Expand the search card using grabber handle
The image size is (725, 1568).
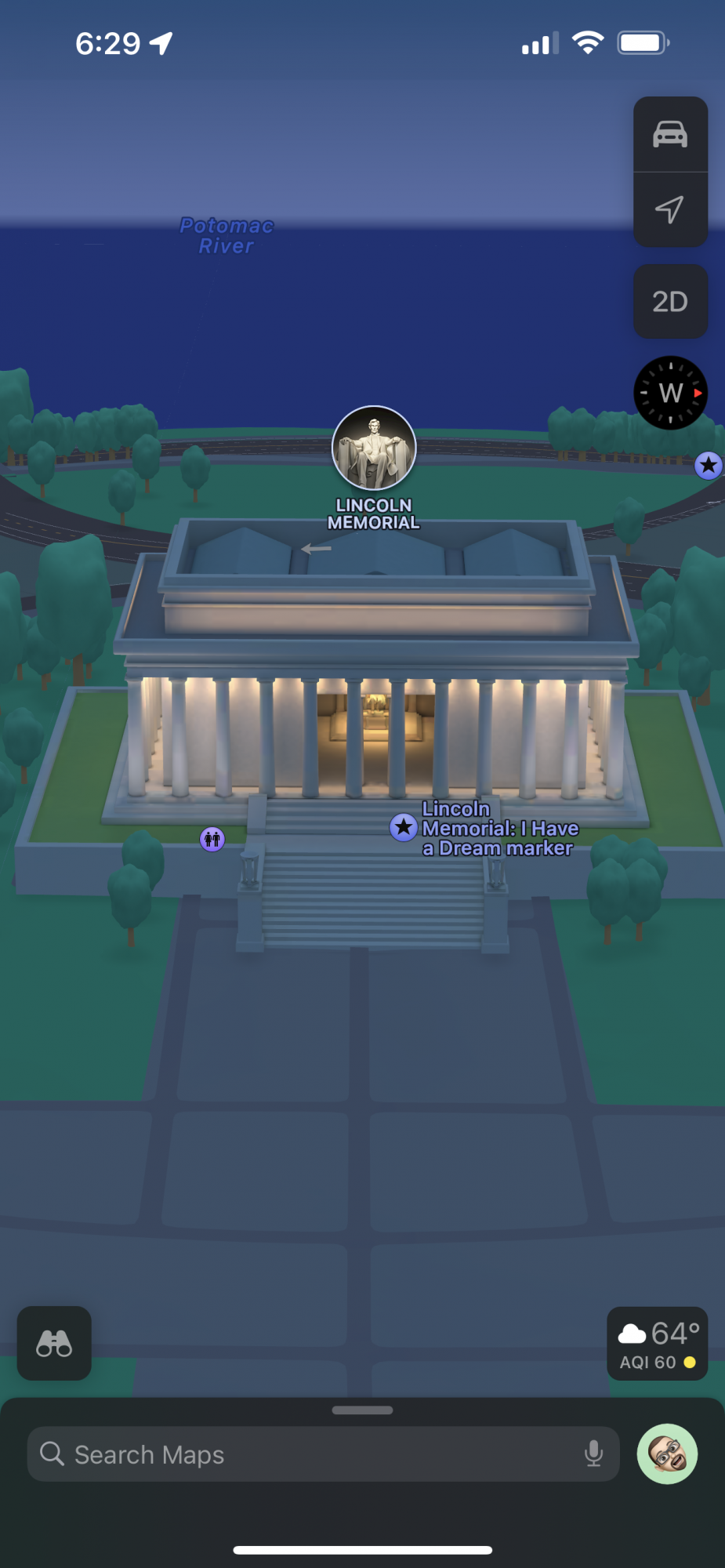[362, 1410]
